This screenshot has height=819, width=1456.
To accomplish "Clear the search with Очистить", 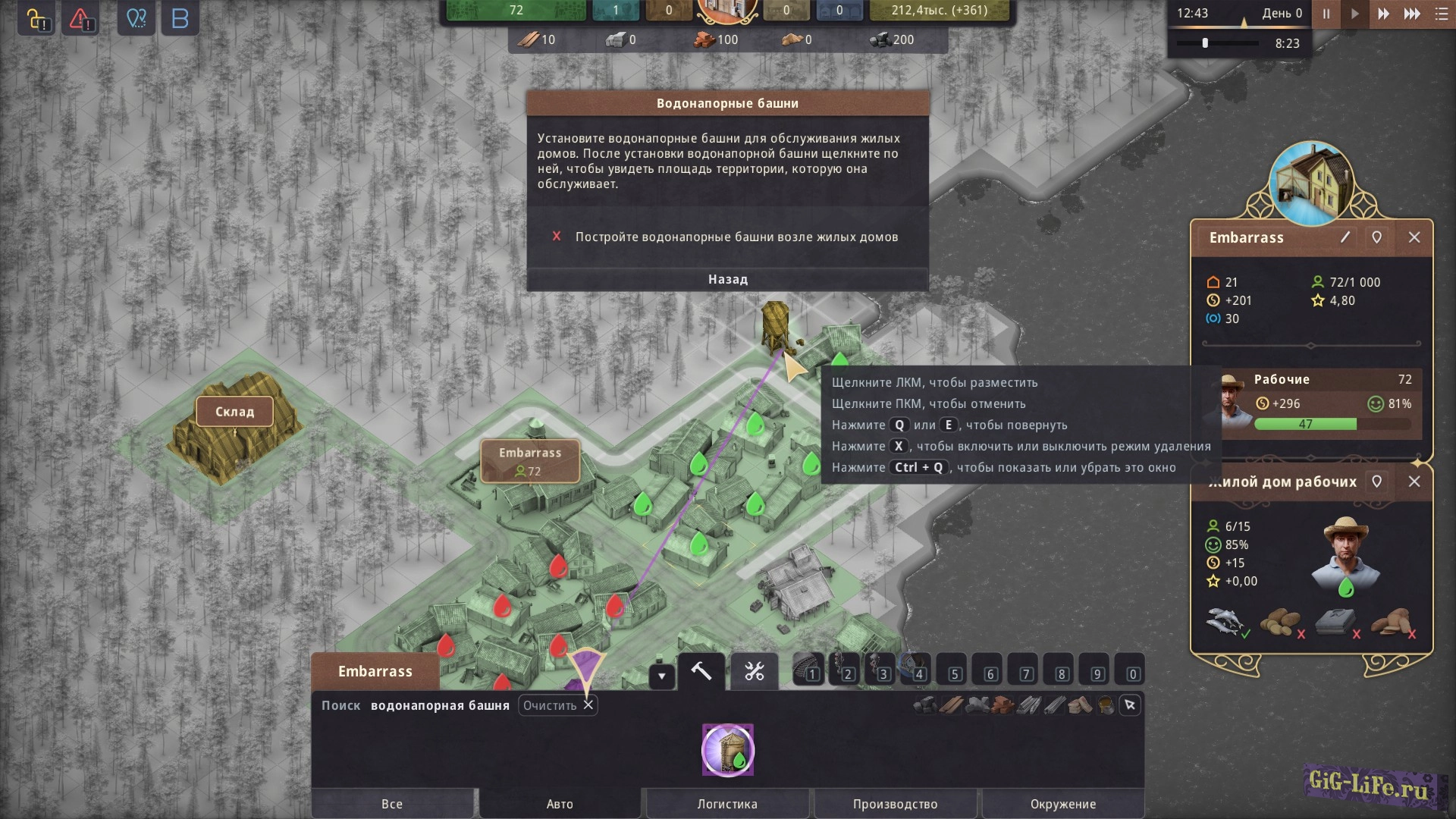I will [557, 705].
